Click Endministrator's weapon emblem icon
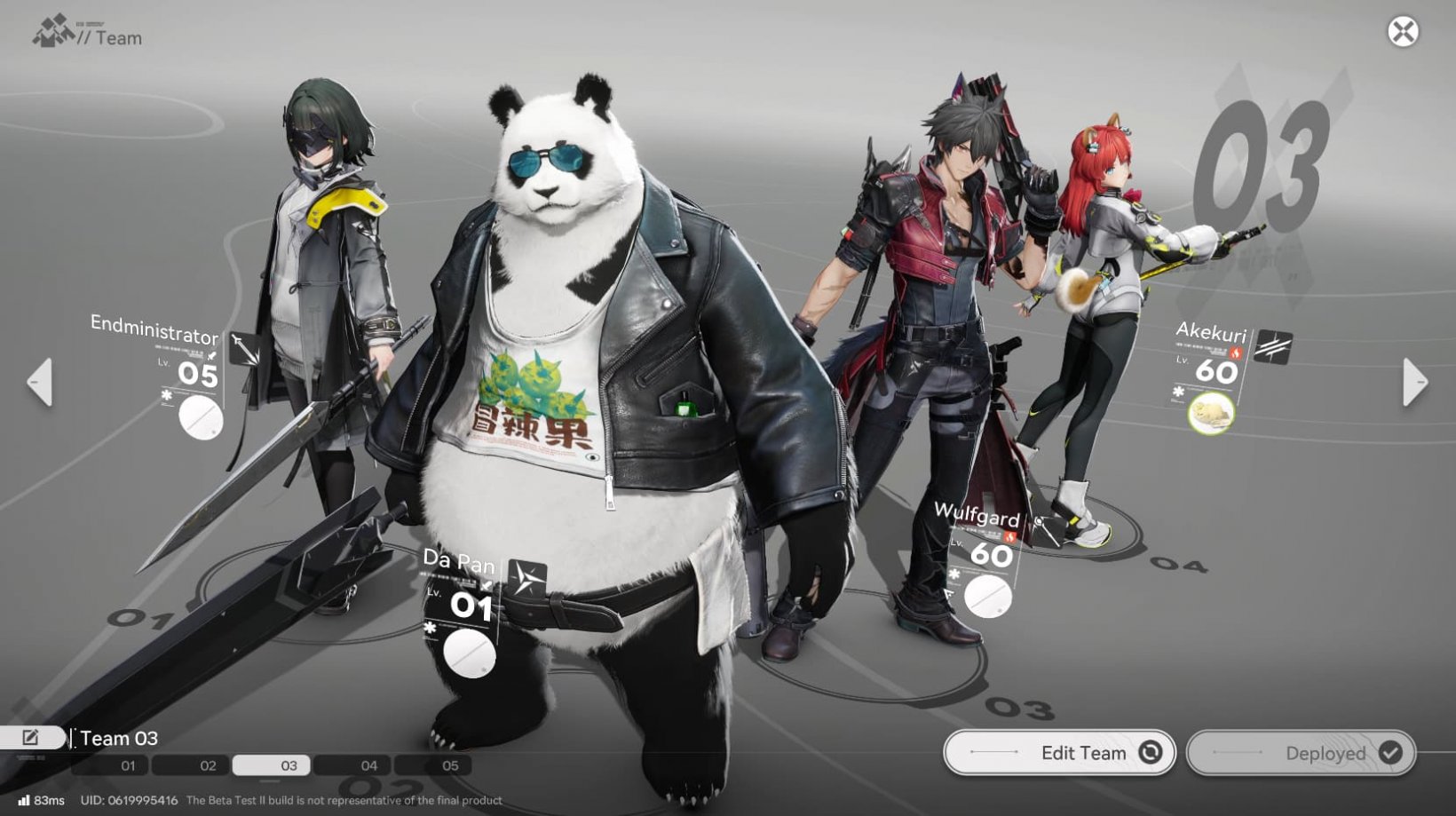 (244, 348)
